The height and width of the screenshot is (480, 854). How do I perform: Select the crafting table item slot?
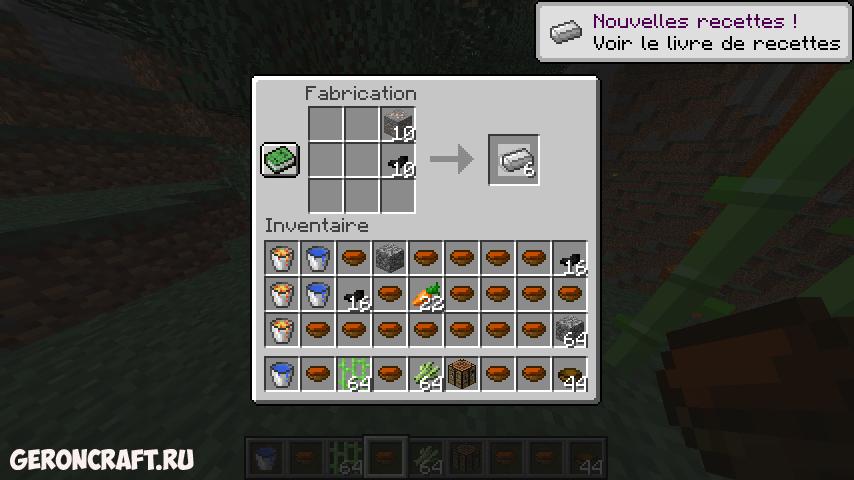462,376
